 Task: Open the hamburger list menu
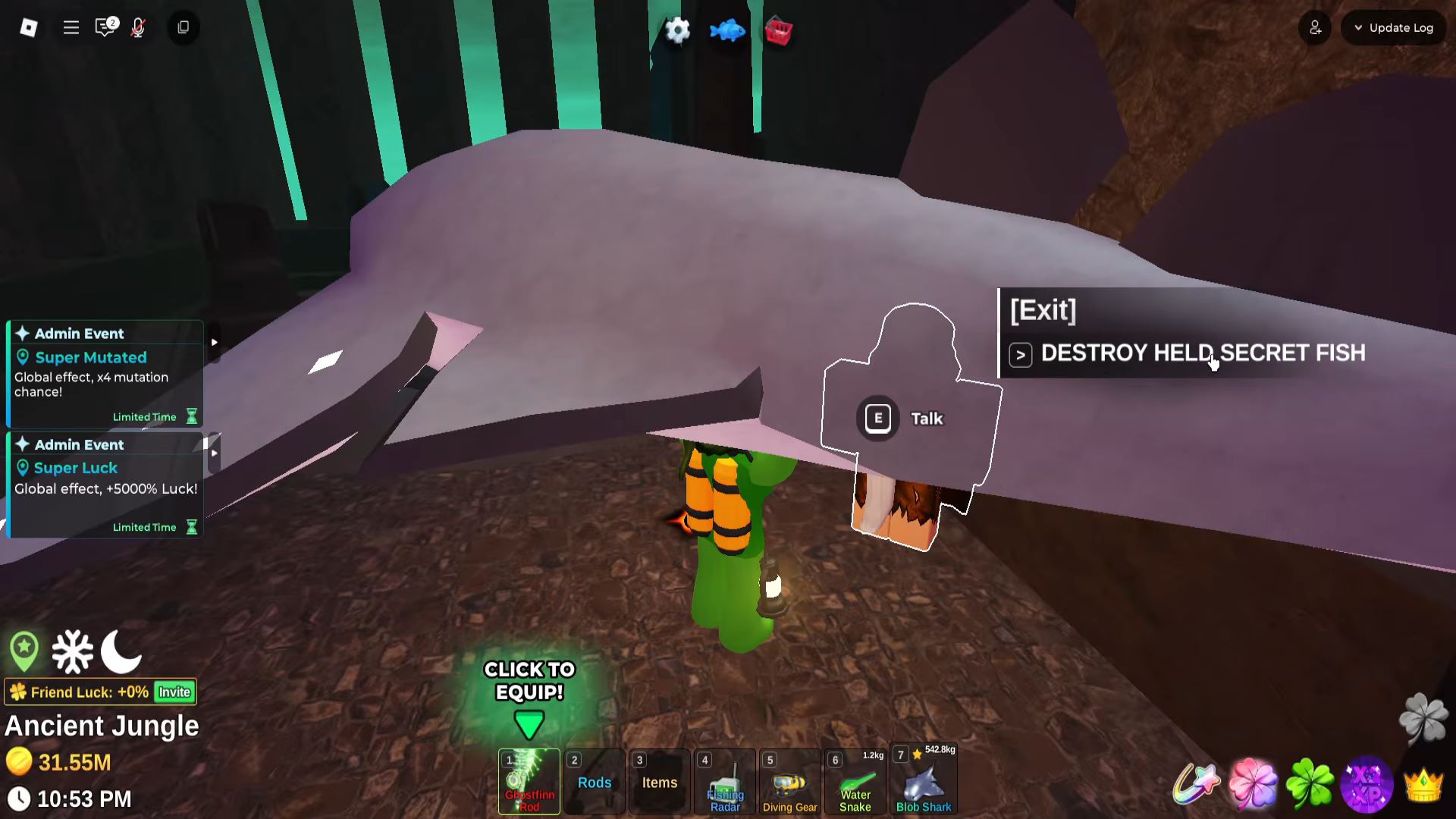pyautogui.click(x=71, y=28)
